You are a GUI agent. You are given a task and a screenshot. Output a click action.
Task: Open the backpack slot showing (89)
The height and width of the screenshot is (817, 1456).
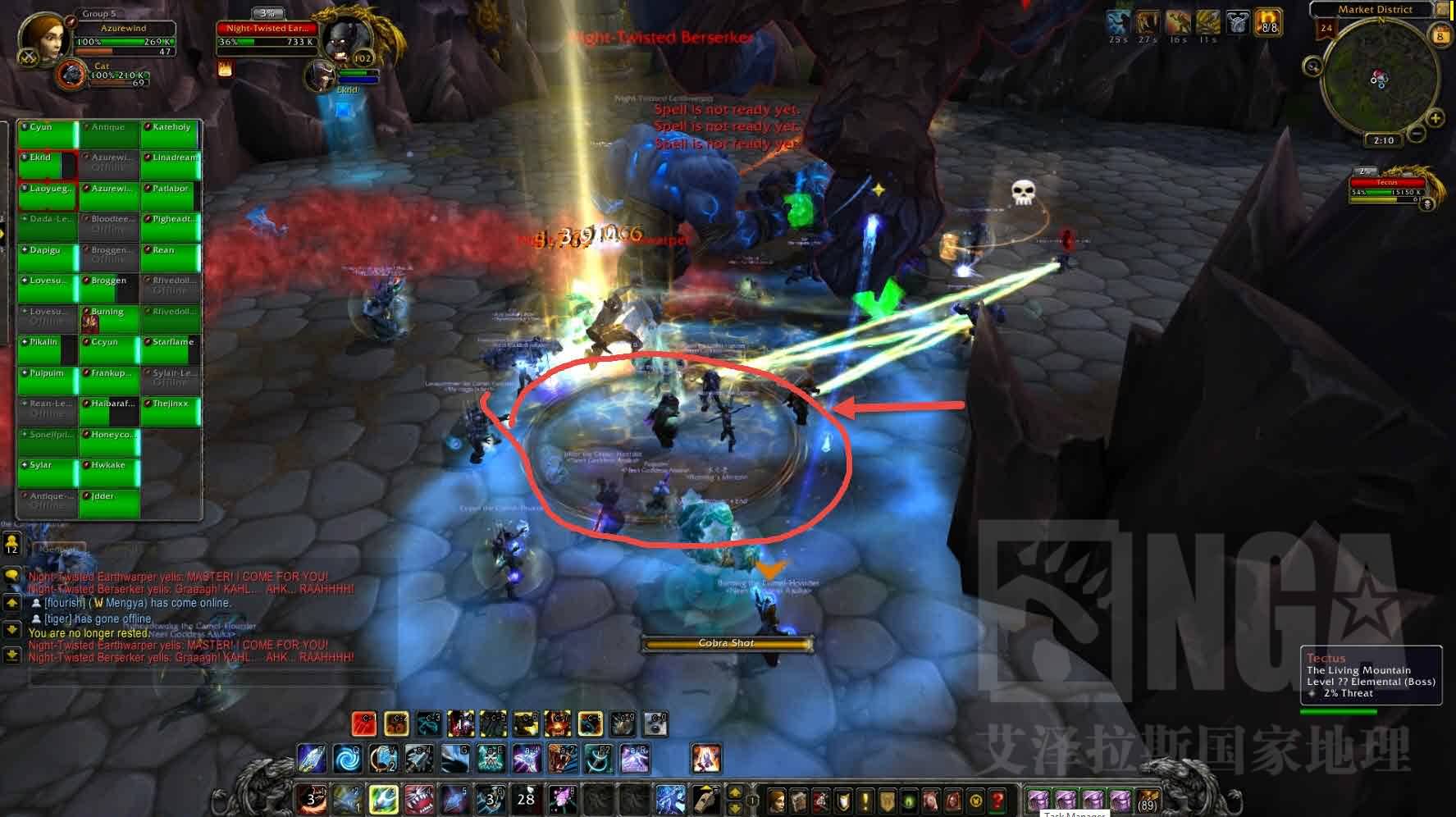click(1148, 800)
